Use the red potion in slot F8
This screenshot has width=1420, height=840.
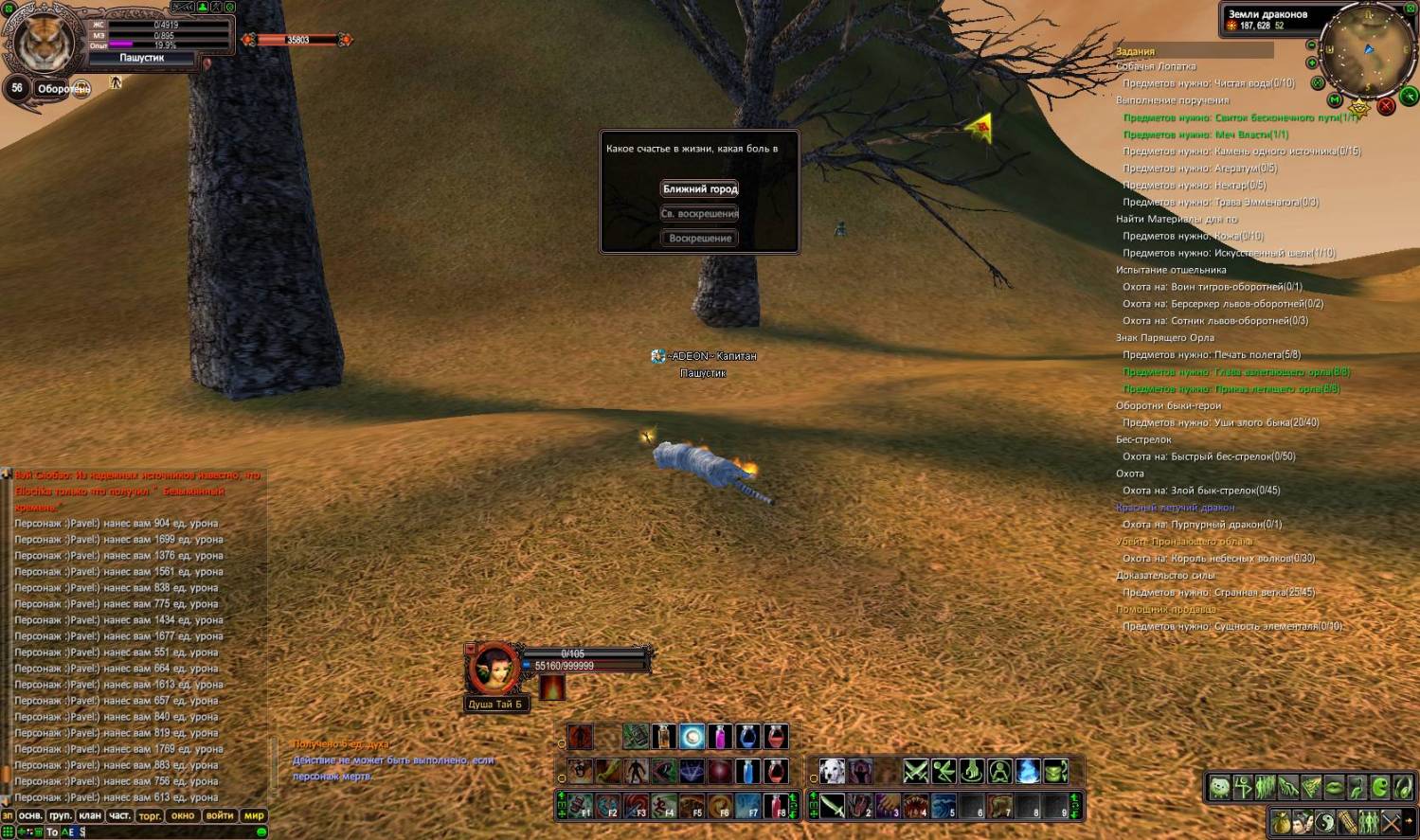pos(776,806)
